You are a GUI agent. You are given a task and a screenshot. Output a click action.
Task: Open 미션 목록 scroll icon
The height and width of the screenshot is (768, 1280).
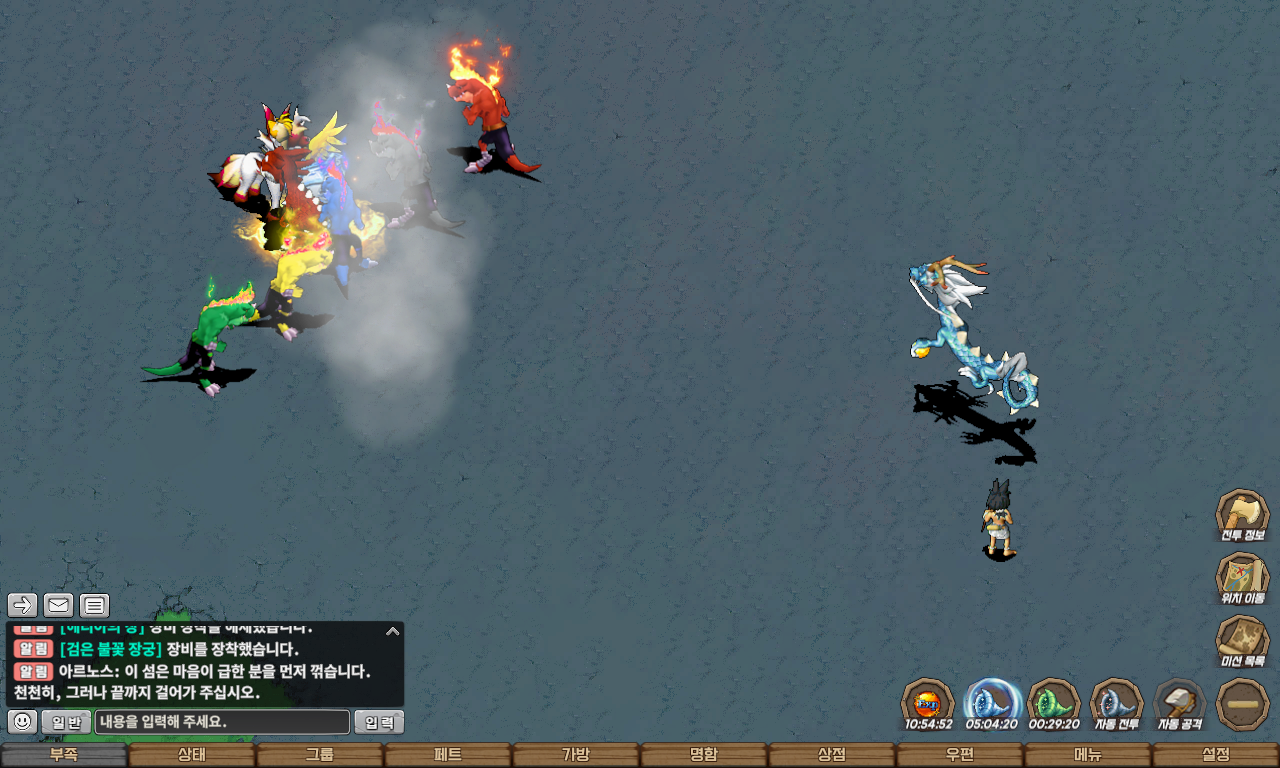pos(1242,640)
